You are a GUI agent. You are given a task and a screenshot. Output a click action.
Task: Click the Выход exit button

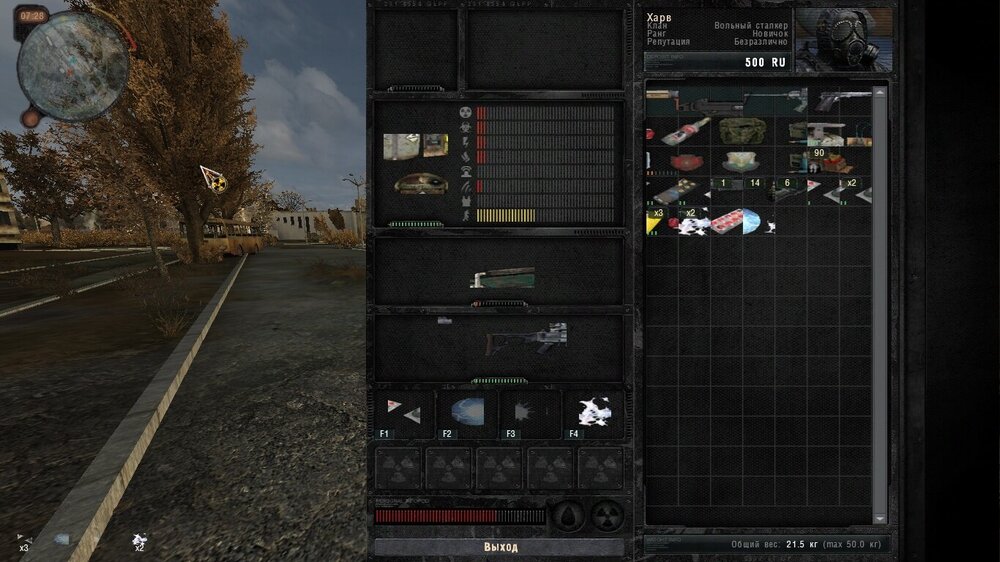pos(500,547)
